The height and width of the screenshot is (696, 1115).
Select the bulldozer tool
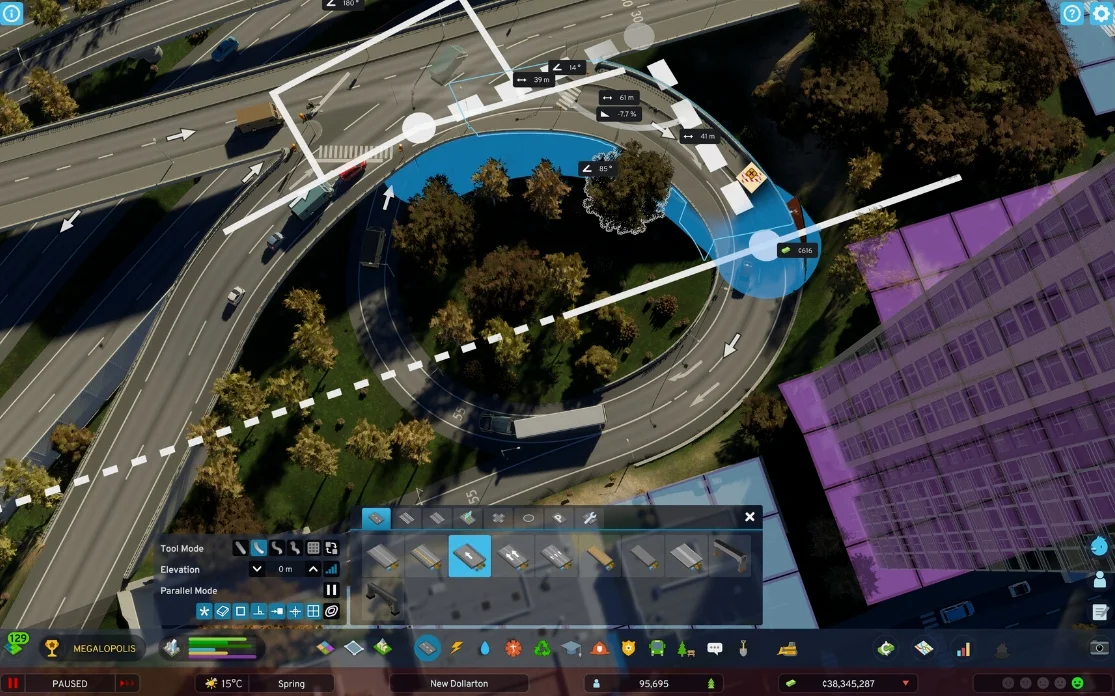point(787,648)
